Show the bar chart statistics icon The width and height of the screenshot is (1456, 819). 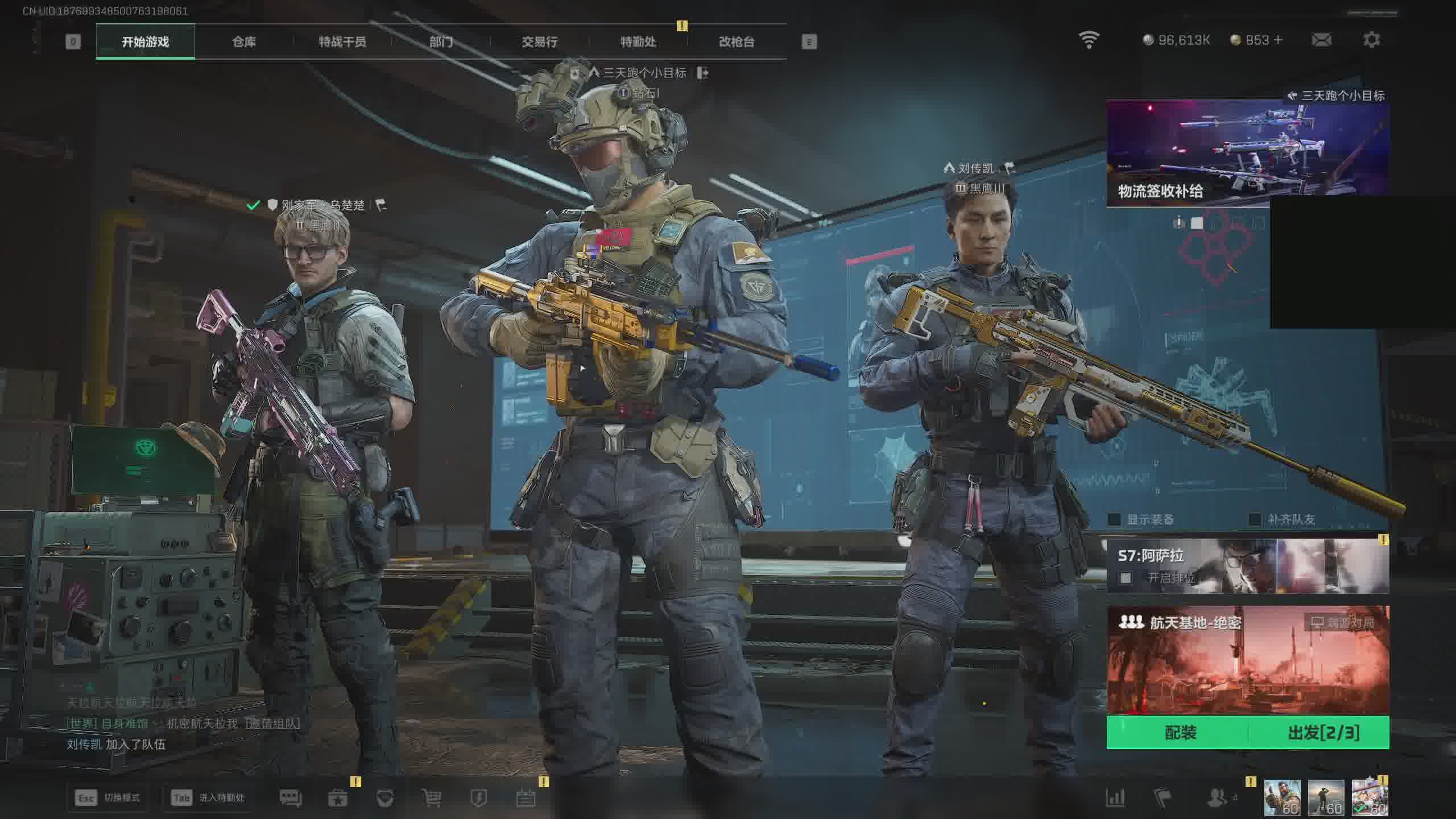point(1115,797)
